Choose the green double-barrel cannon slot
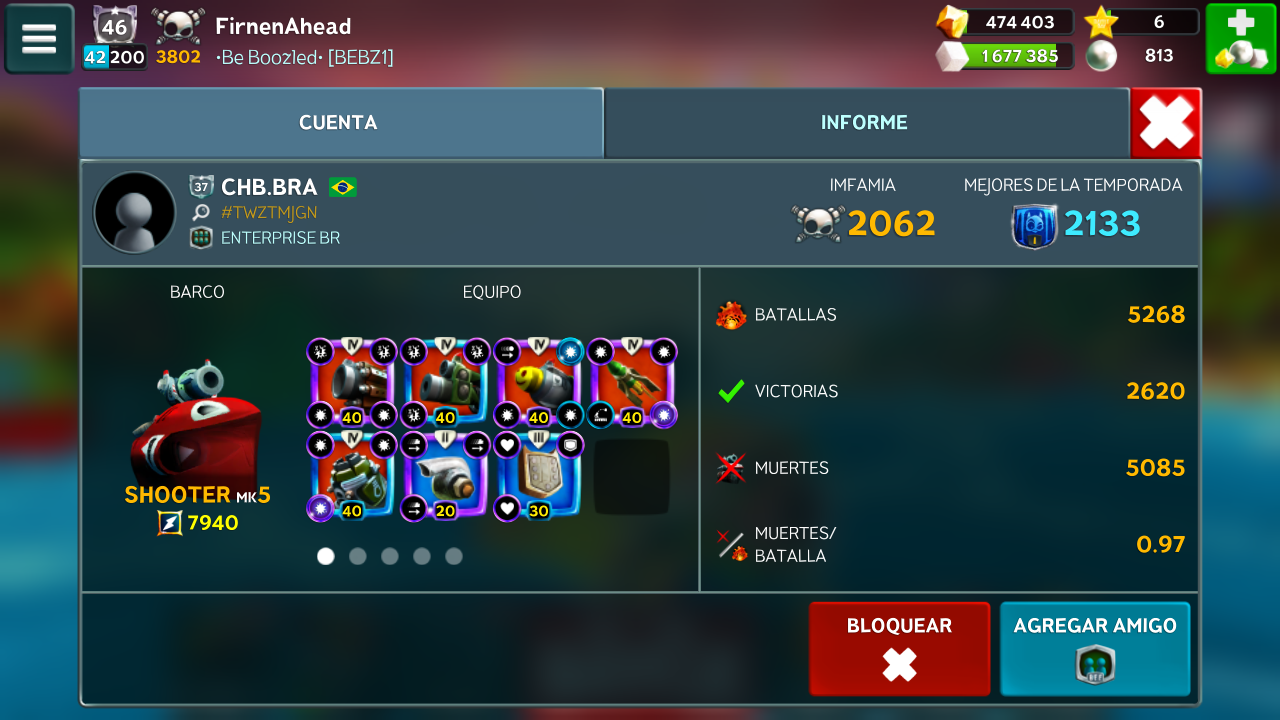The height and width of the screenshot is (720, 1280). pos(444,383)
